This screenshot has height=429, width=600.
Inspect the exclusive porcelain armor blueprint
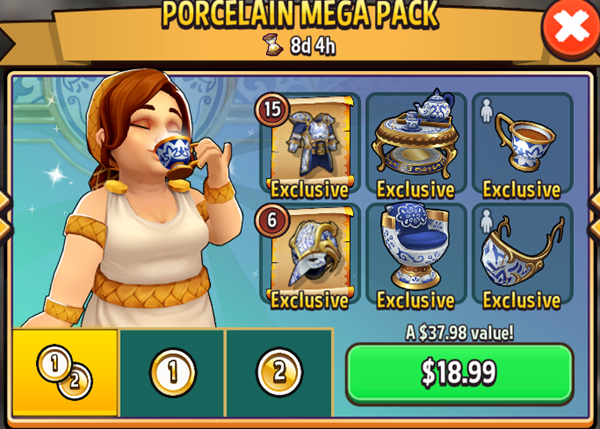coord(310,145)
